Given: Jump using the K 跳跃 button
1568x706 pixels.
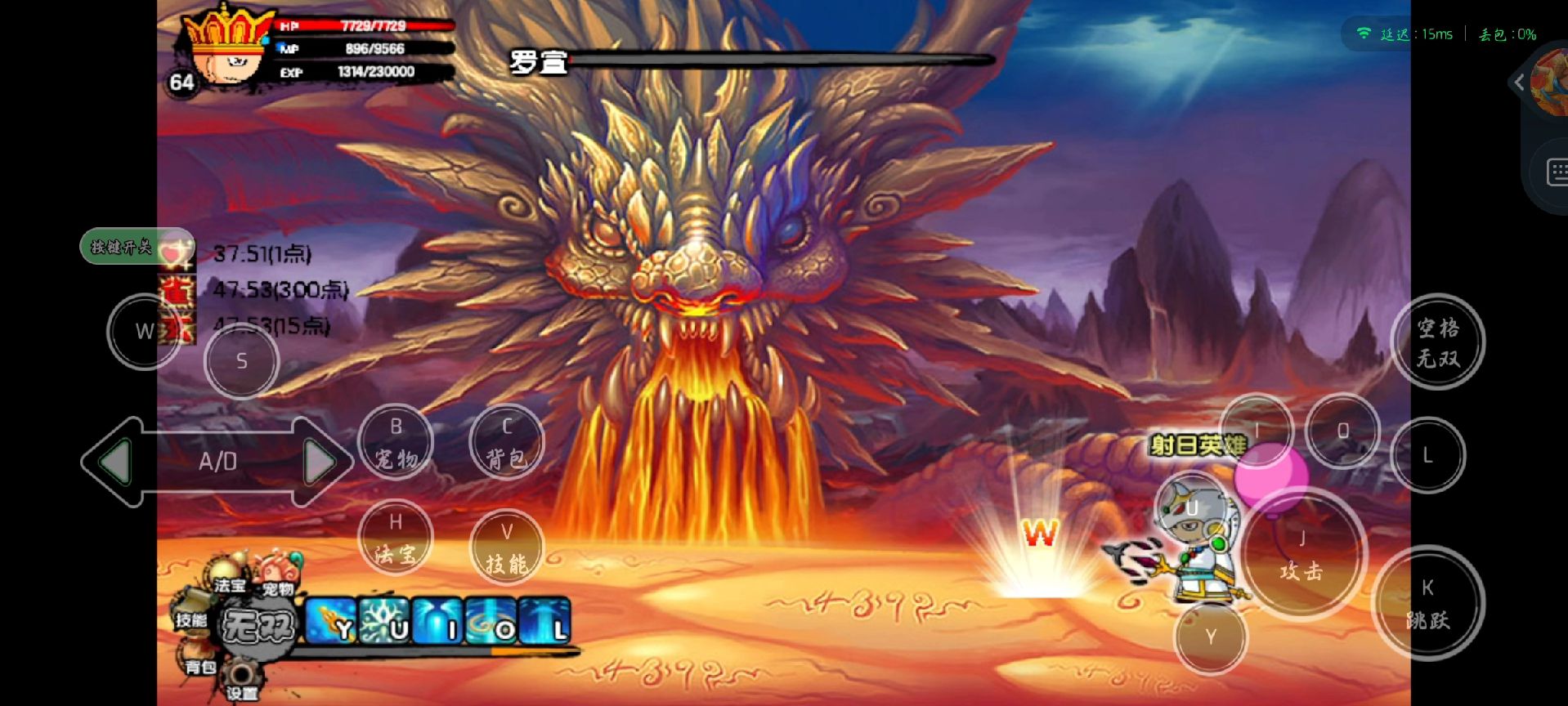Looking at the screenshot, I should pos(1427,603).
